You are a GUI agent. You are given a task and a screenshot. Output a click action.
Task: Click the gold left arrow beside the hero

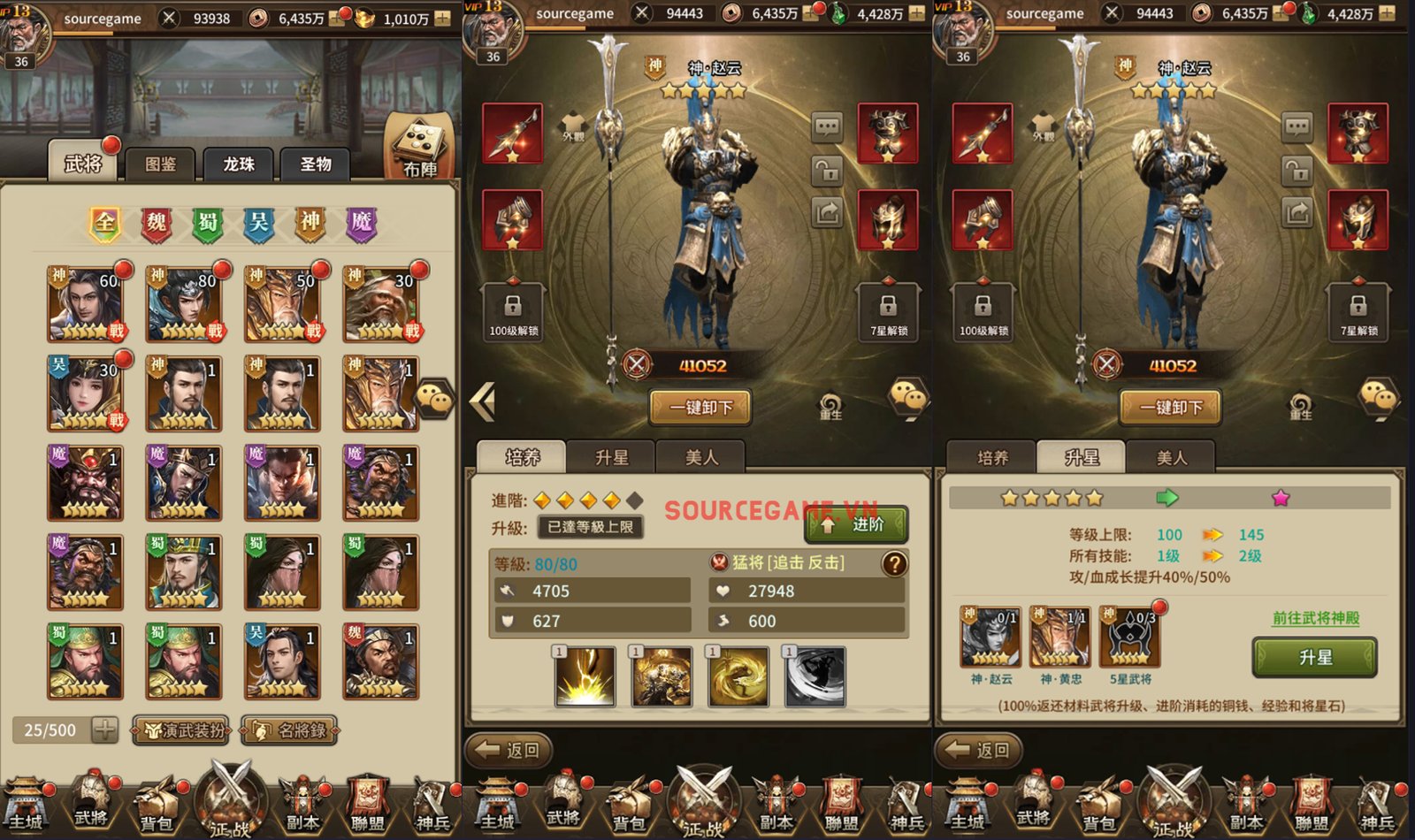(x=483, y=402)
